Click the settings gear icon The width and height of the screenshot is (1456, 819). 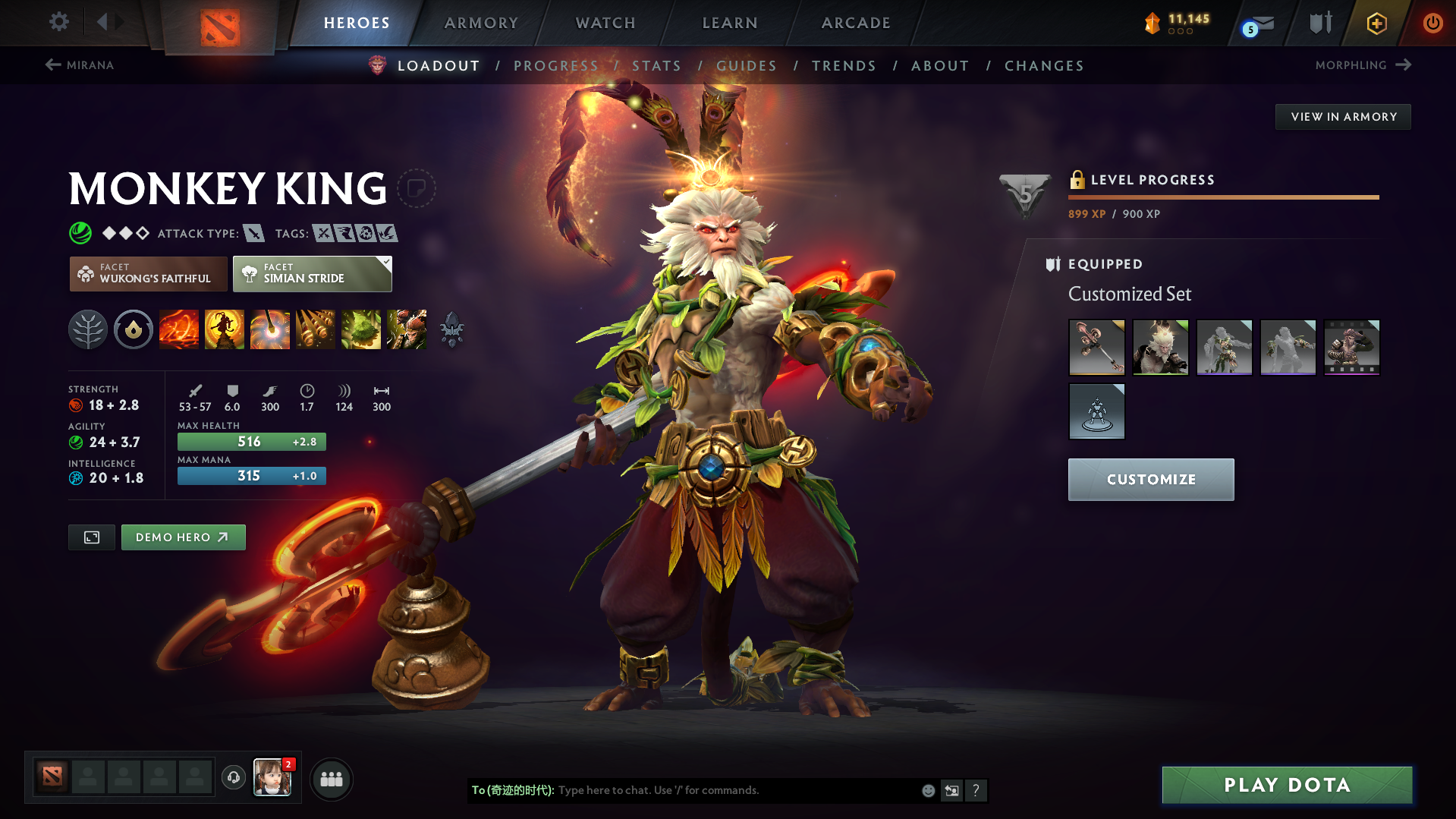(58, 23)
